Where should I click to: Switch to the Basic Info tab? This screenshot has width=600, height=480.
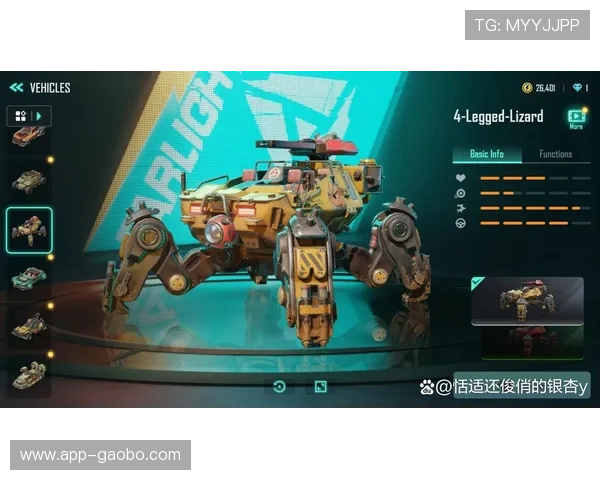pos(487,154)
